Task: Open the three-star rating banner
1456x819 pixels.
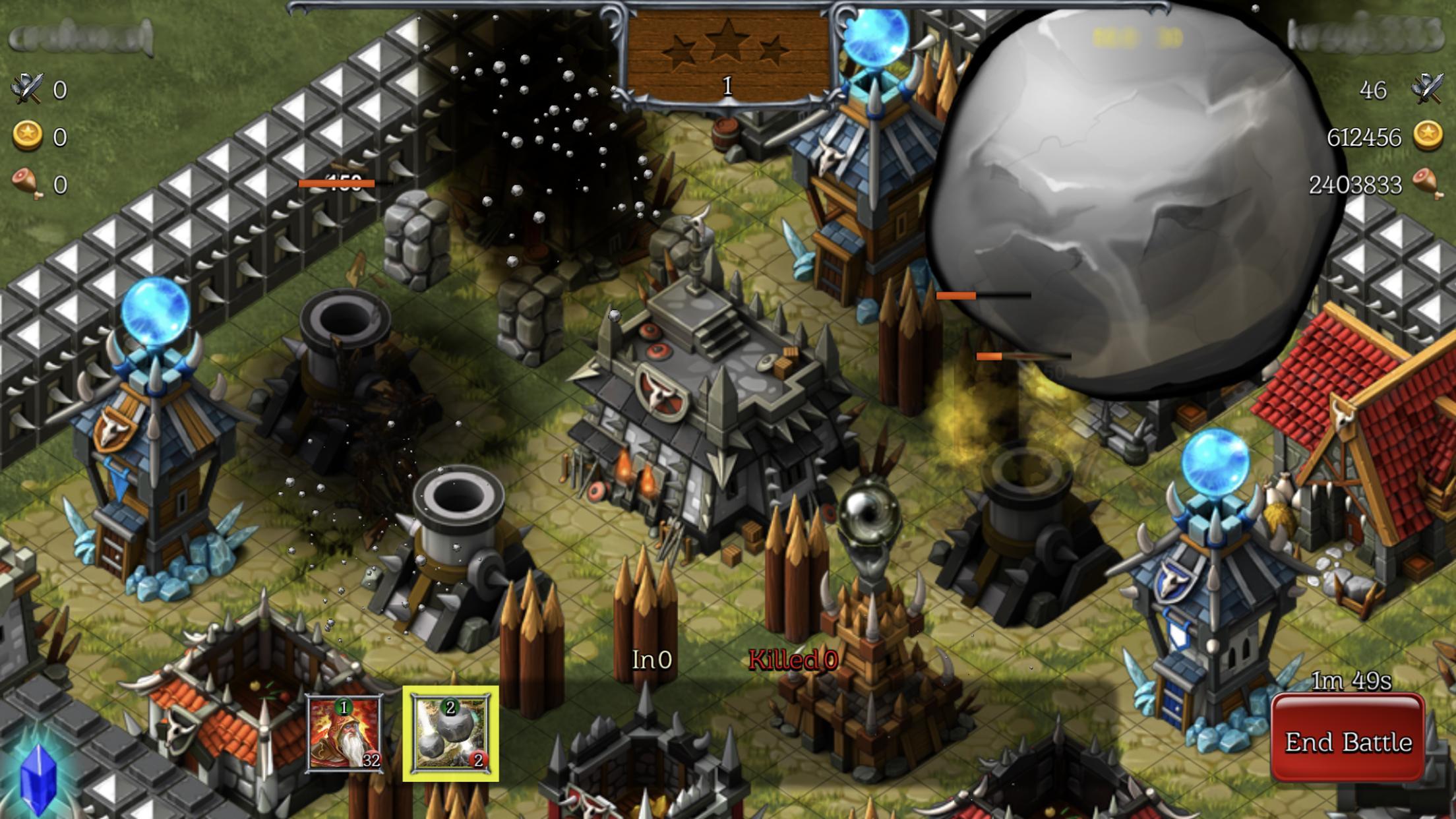Action: coord(727,53)
